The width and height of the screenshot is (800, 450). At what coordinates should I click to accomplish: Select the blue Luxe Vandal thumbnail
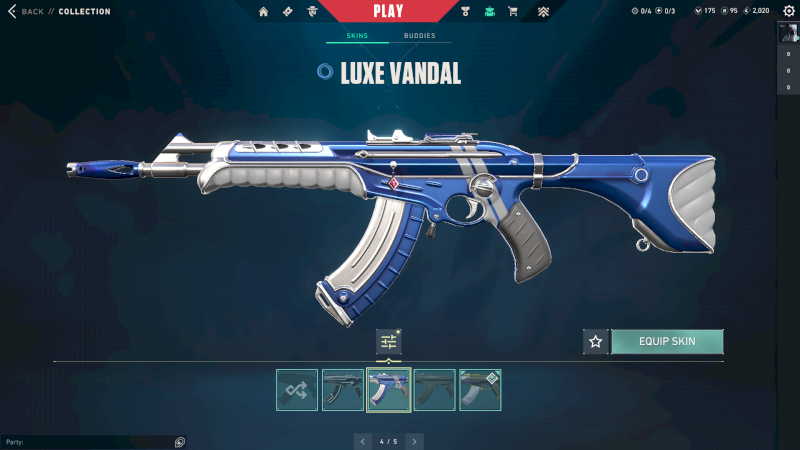pyautogui.click(x=389, y=390)
